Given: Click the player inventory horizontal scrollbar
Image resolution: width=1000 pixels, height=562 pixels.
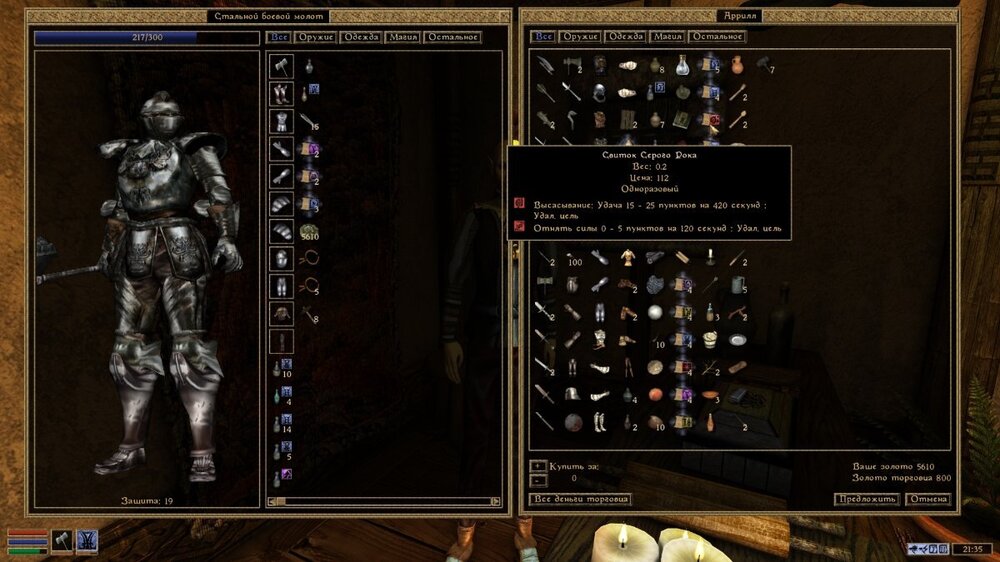Looking at the screenshot, I should [x=385, y=501].
